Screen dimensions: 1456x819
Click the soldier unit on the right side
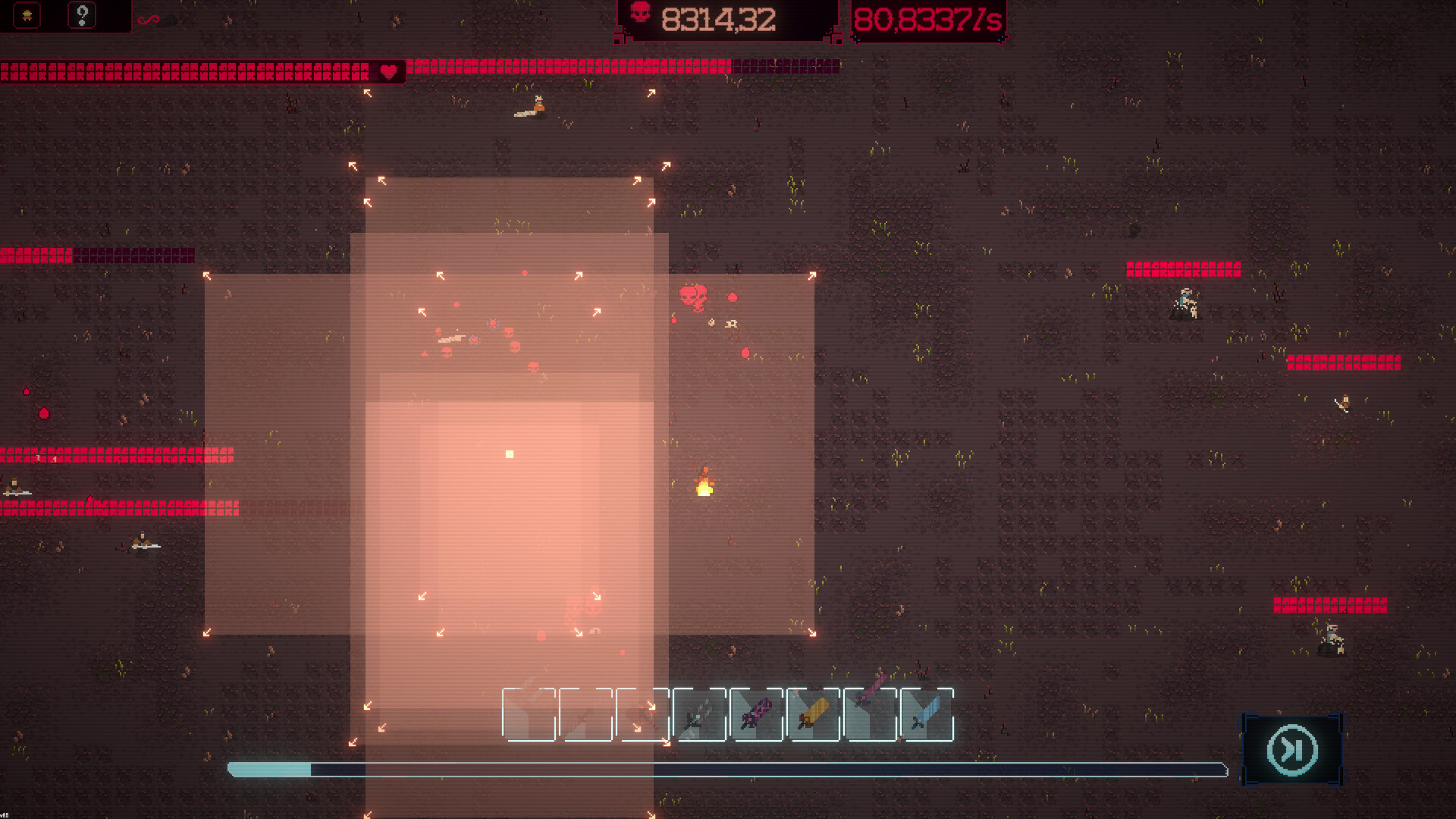[1185, 302]
